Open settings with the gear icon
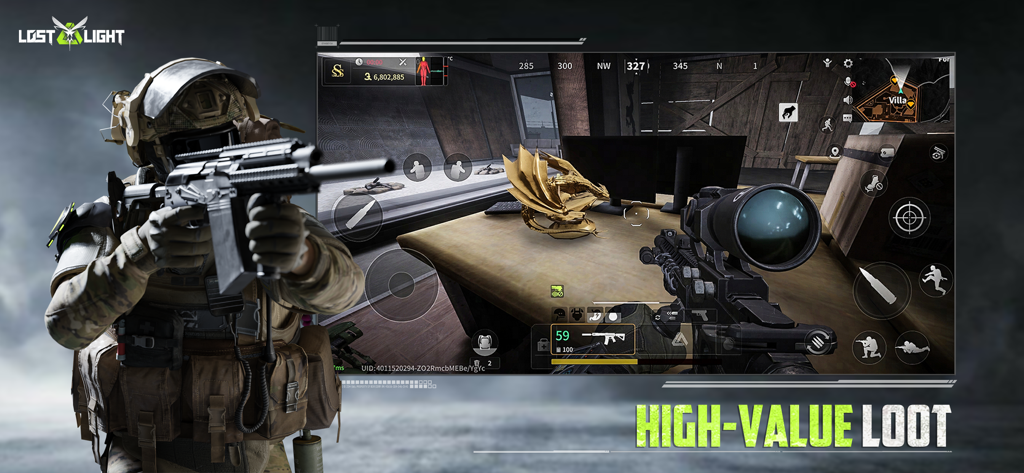This screenshot has height=473, width=1024. click(848, 63)
